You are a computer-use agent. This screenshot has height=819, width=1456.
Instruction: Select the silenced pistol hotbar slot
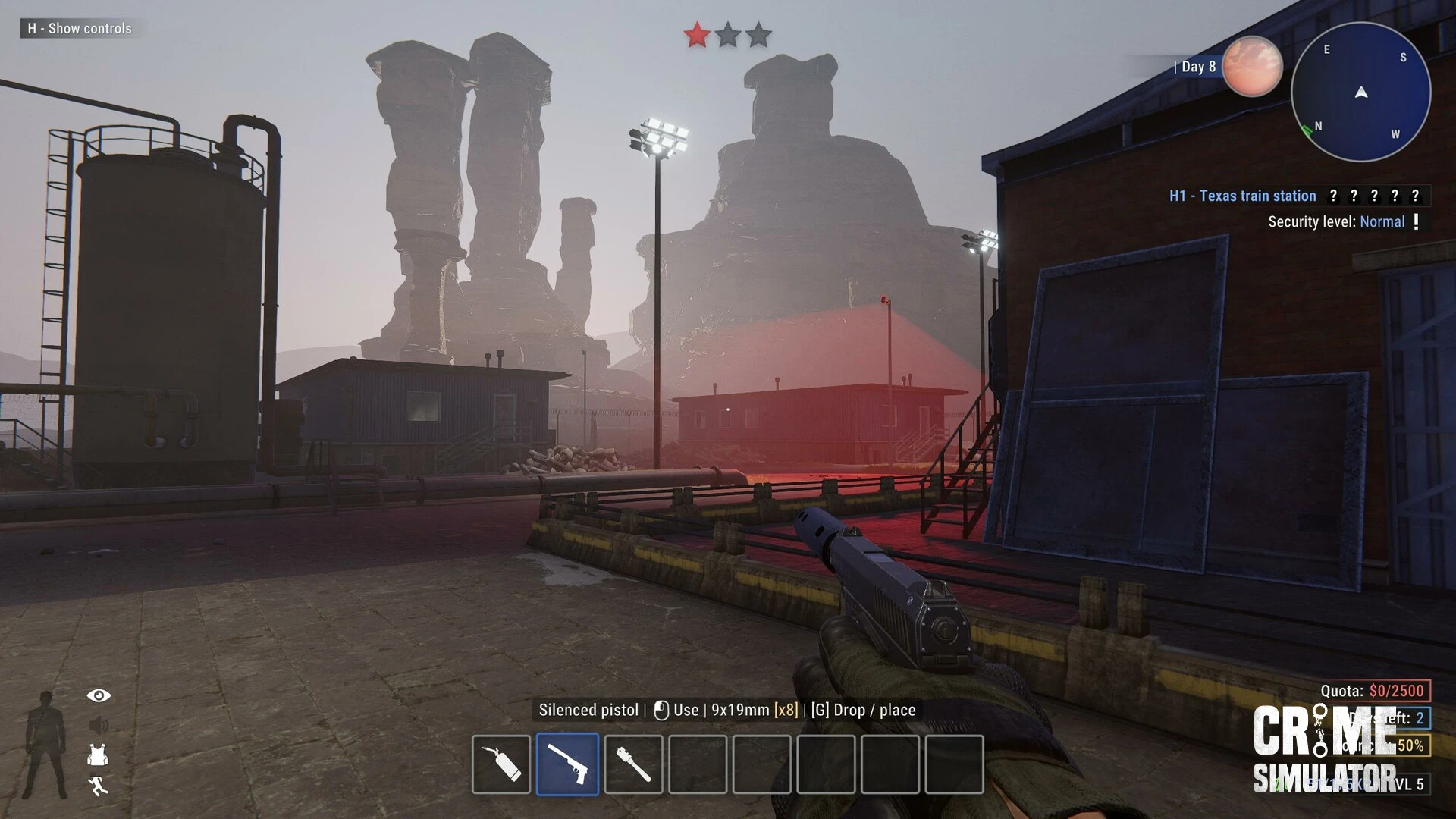pyautogui.click(x=567, y=764)
